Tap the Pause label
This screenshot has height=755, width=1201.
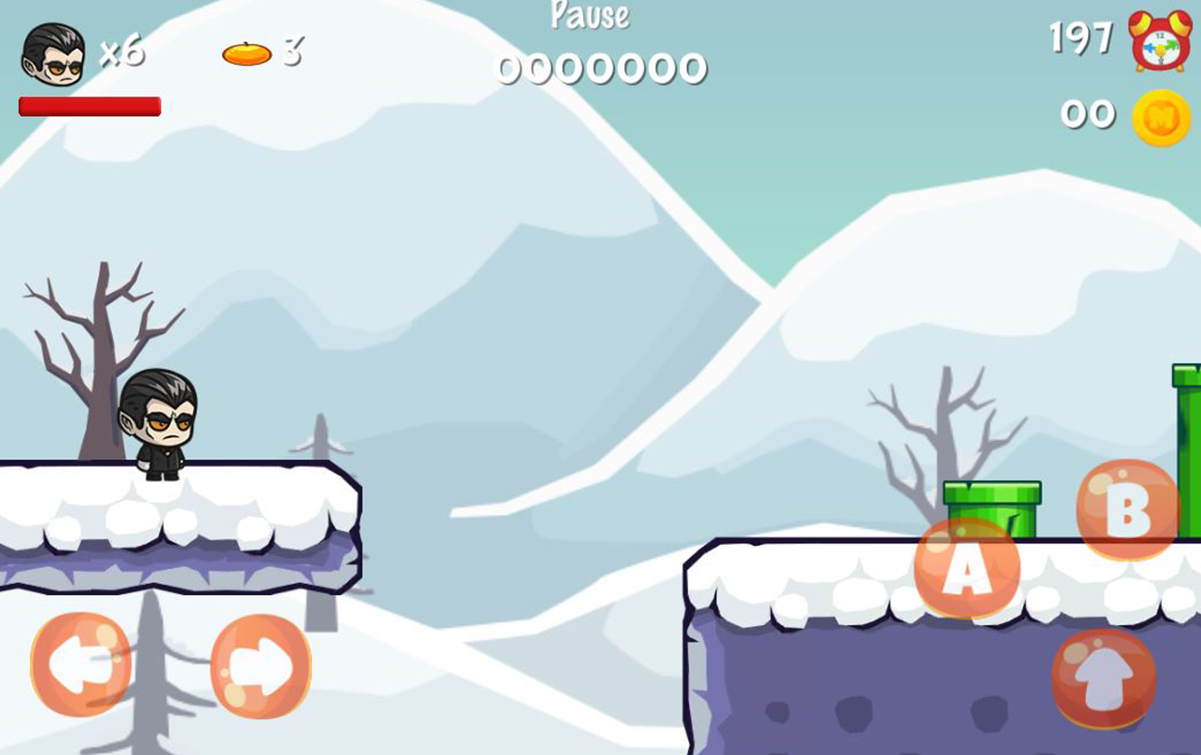coord(590,15)
